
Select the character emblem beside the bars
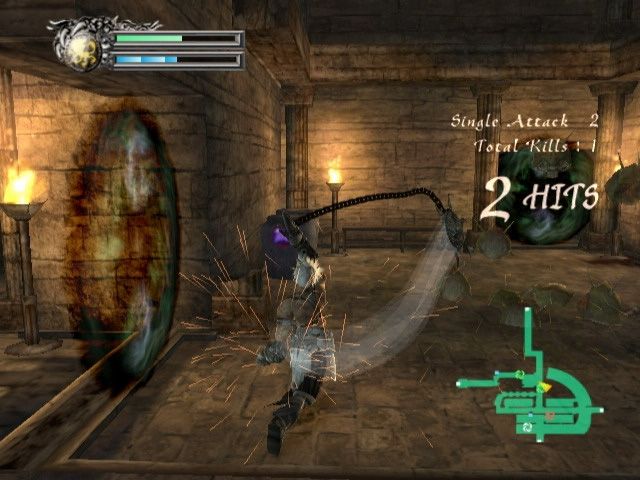84,48
